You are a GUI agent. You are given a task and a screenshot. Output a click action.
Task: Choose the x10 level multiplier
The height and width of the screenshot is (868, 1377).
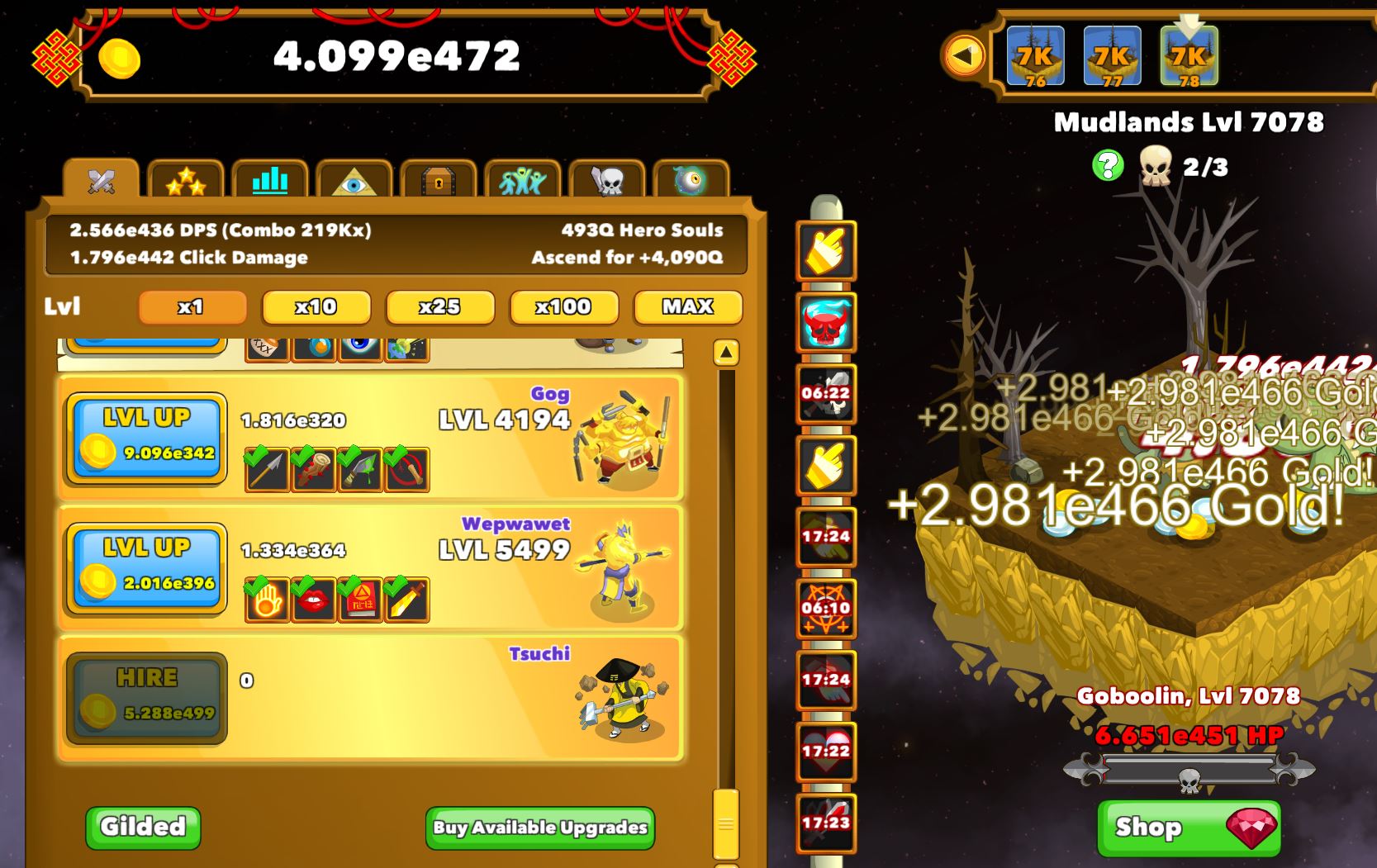[x=316, y=307]
